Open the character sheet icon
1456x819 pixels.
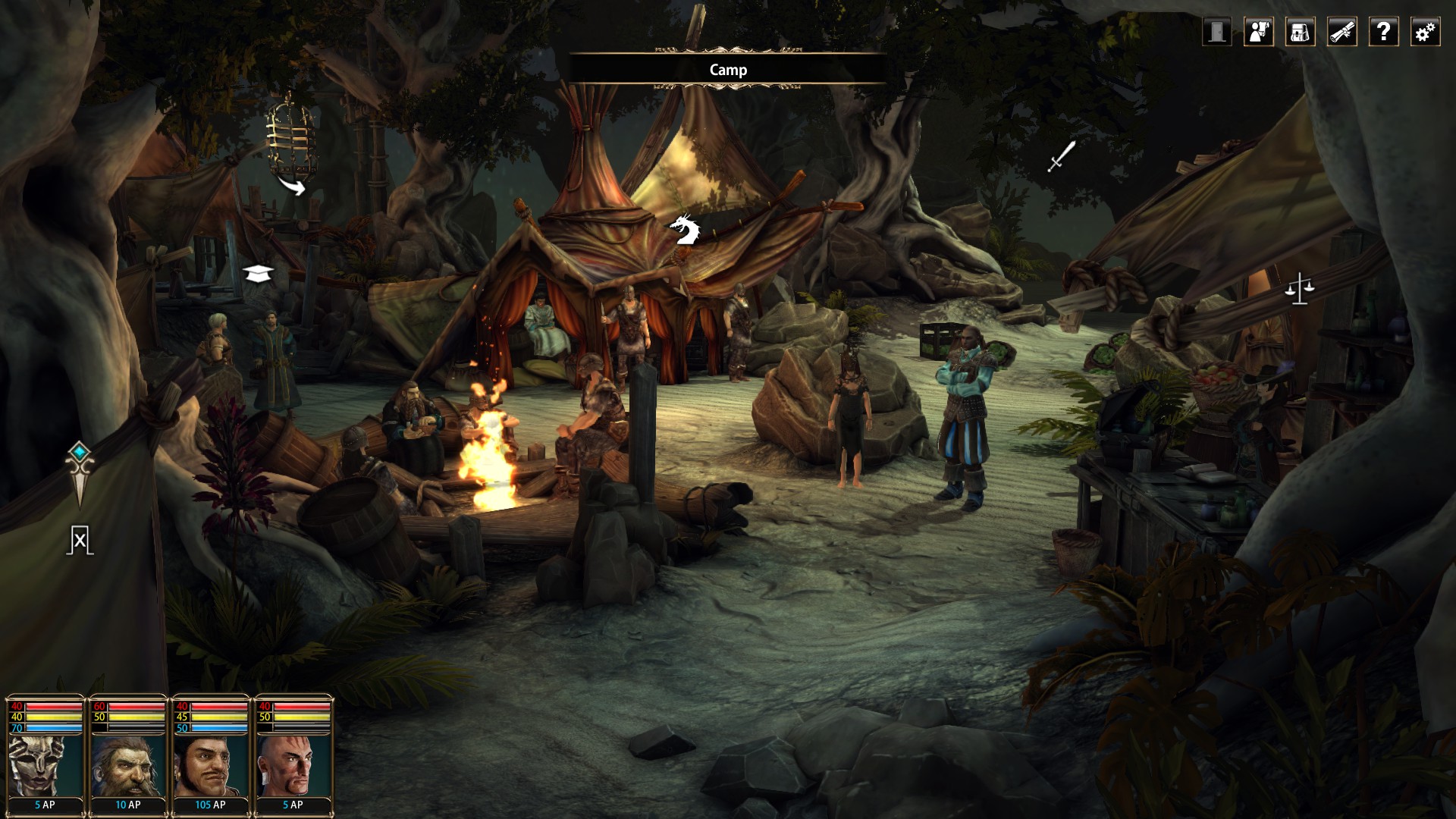tap(1259, 32)
